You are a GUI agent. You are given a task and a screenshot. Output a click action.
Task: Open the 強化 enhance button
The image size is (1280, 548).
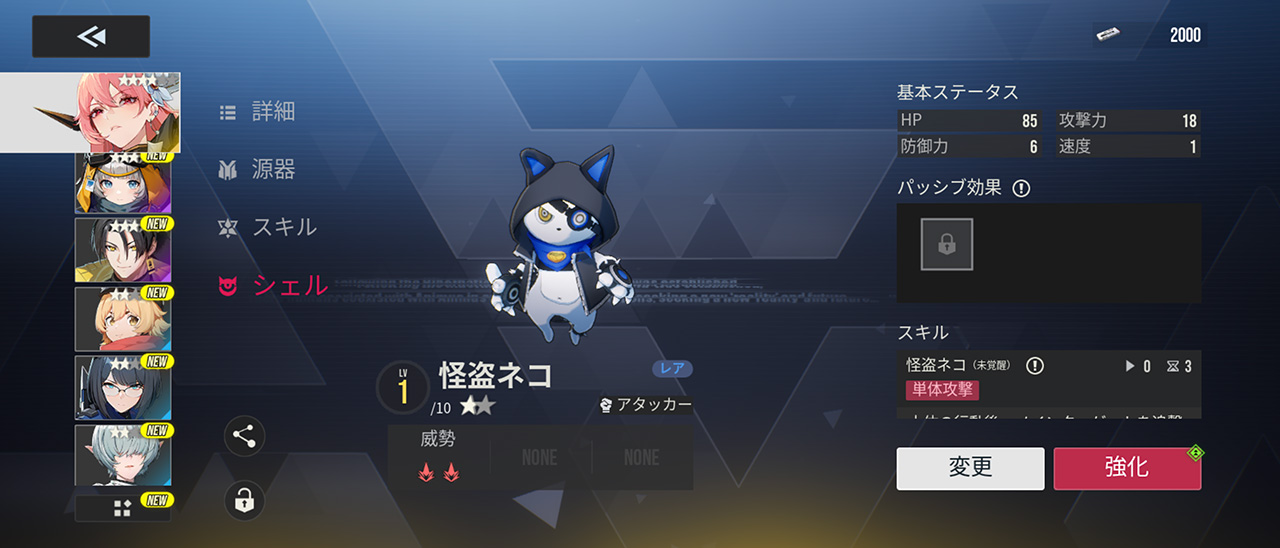tap(1127, 468)
